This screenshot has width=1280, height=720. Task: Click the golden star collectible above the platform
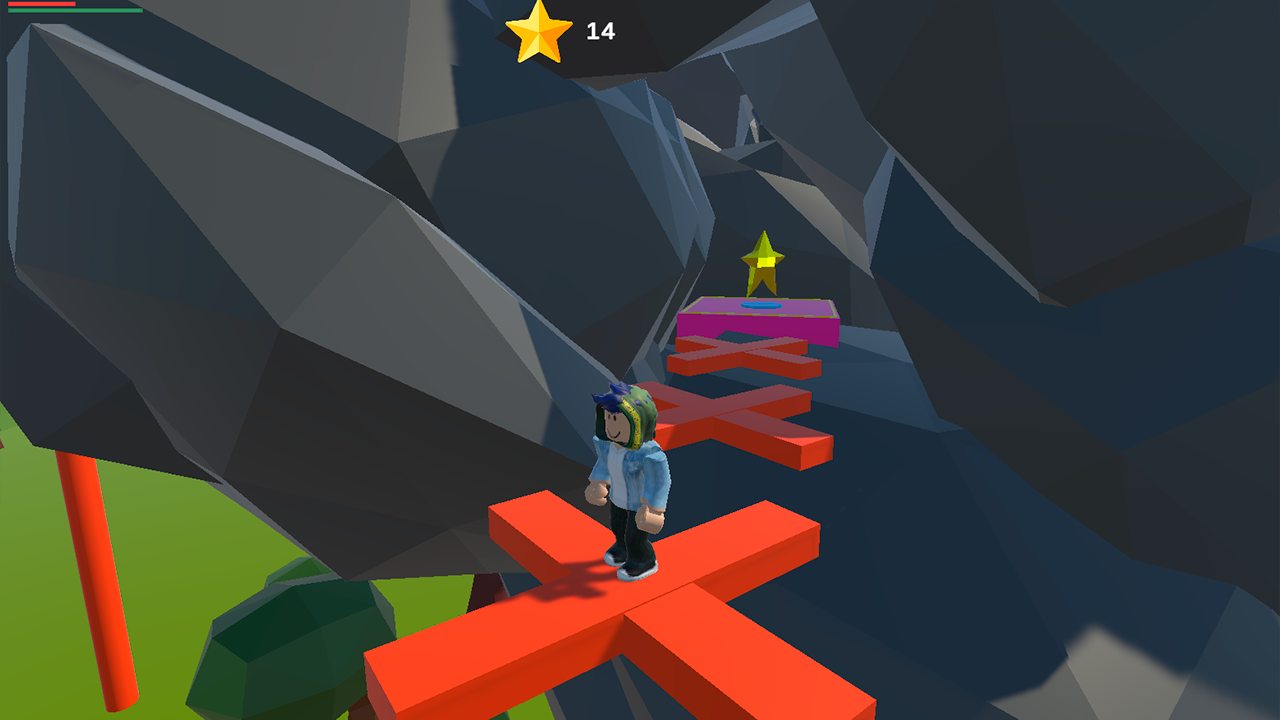tap(764, 262)
